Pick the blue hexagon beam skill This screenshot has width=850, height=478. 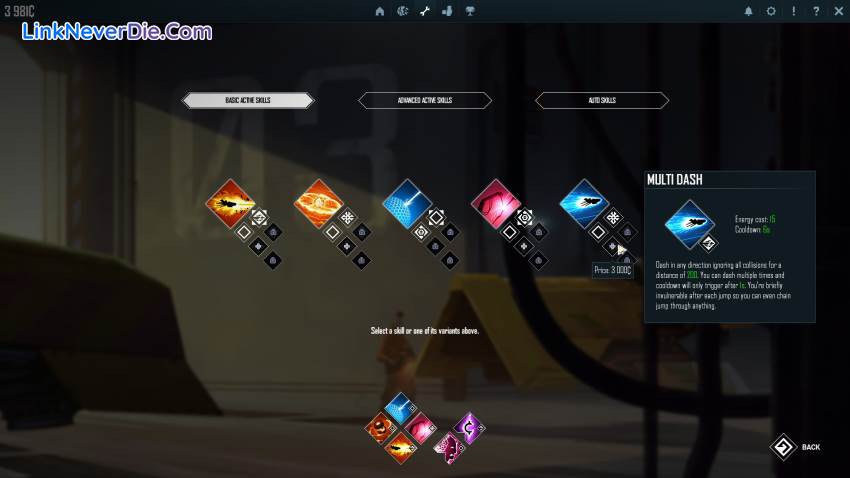[x=407, y=203]
